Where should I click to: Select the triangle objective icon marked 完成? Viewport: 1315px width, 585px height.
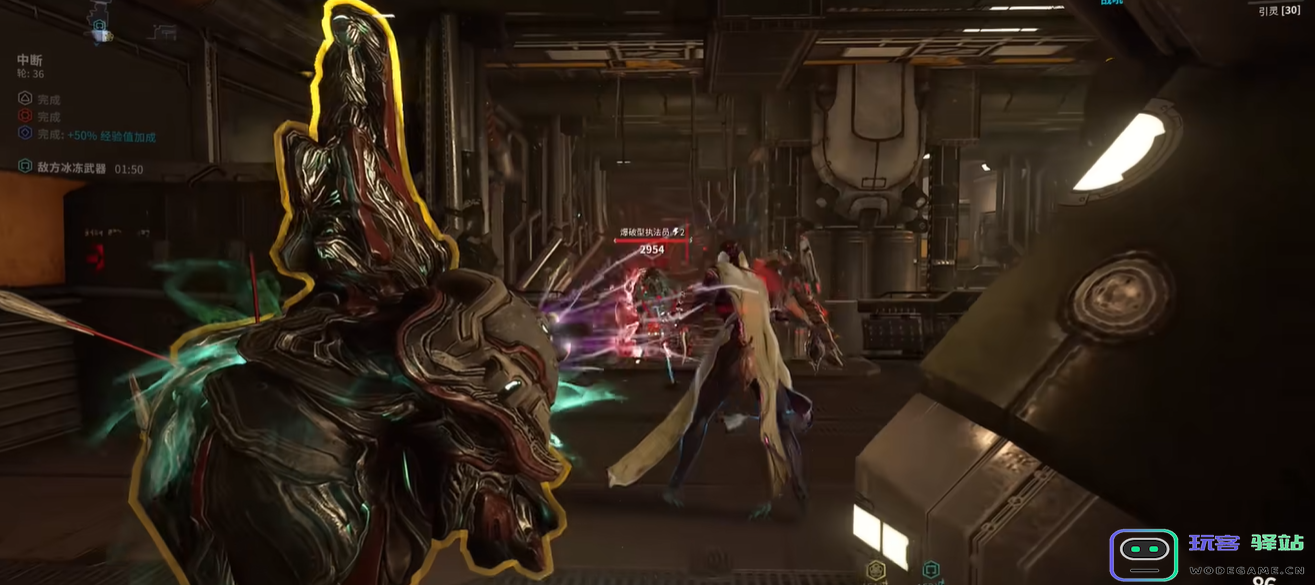click(25, 99)
